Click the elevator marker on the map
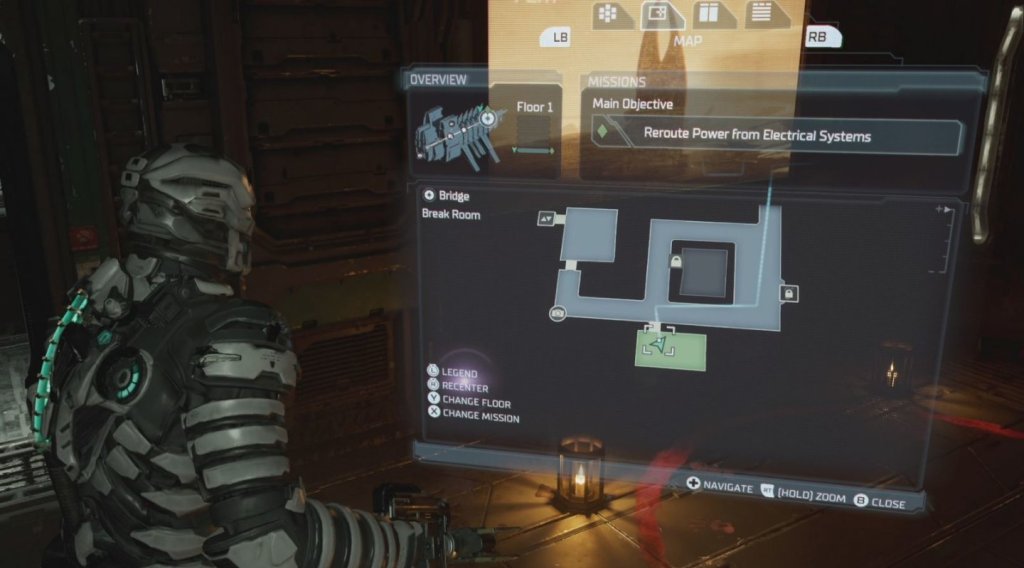The image size is (1024, 568). coord(547,217)
